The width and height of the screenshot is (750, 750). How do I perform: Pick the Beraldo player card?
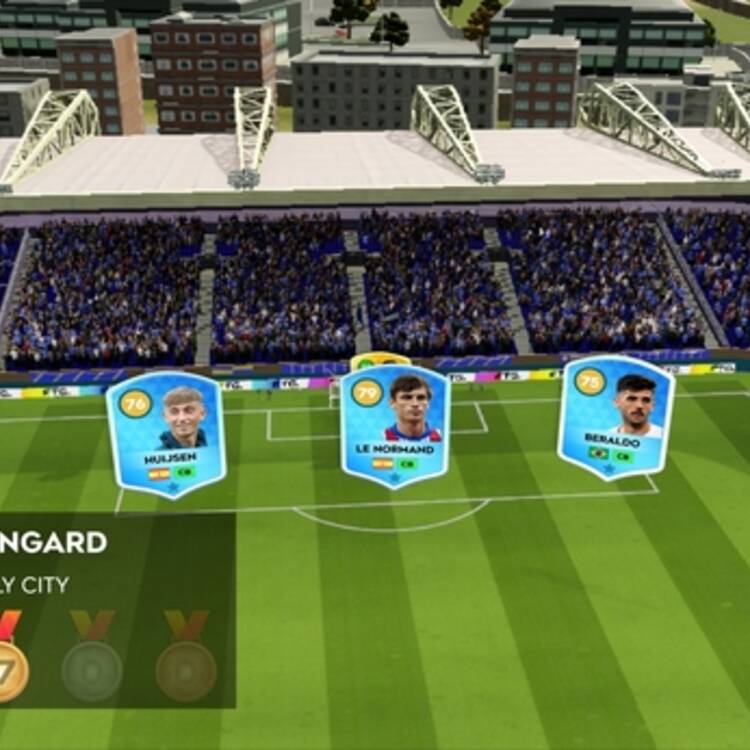(615, 416)
